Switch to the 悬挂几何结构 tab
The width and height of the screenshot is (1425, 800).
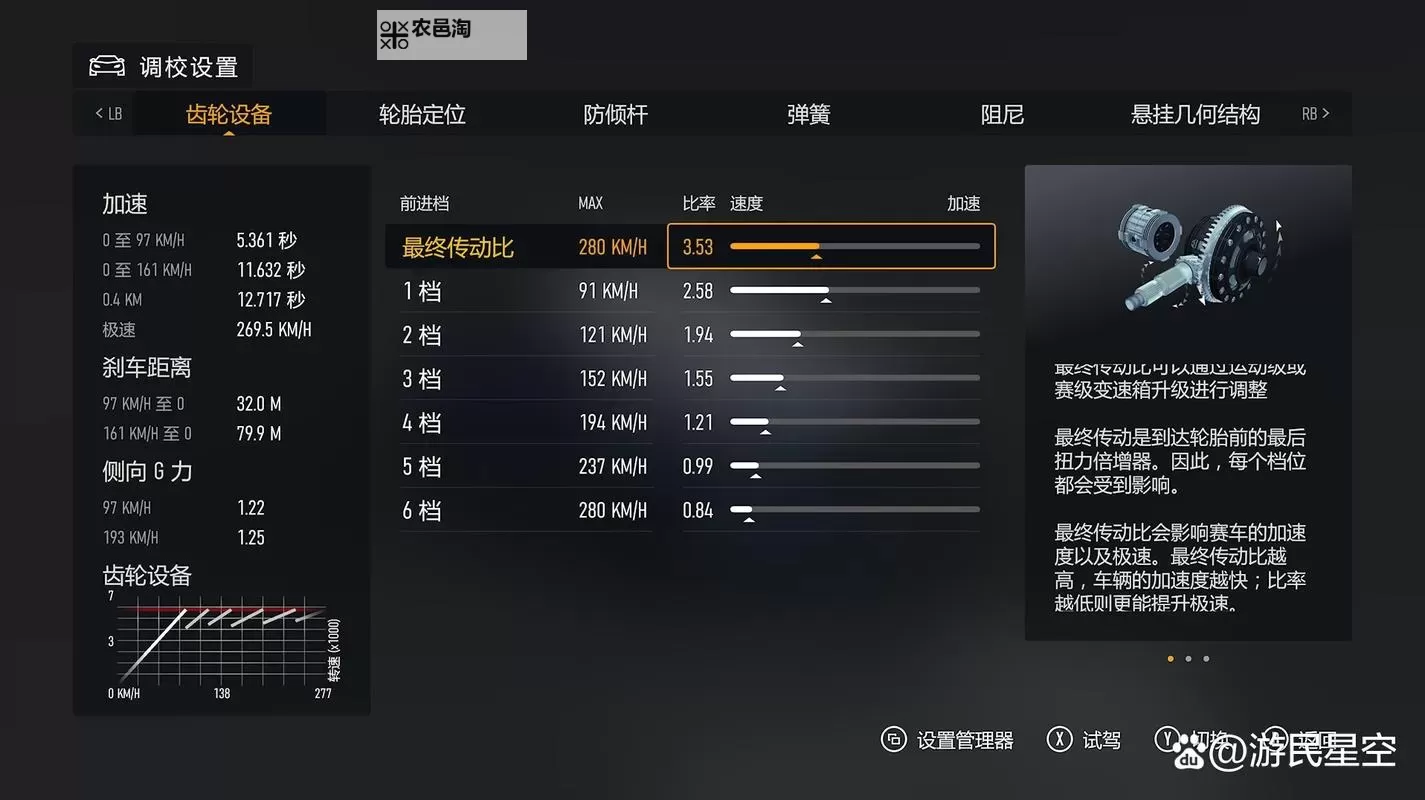pos(1194,115)
